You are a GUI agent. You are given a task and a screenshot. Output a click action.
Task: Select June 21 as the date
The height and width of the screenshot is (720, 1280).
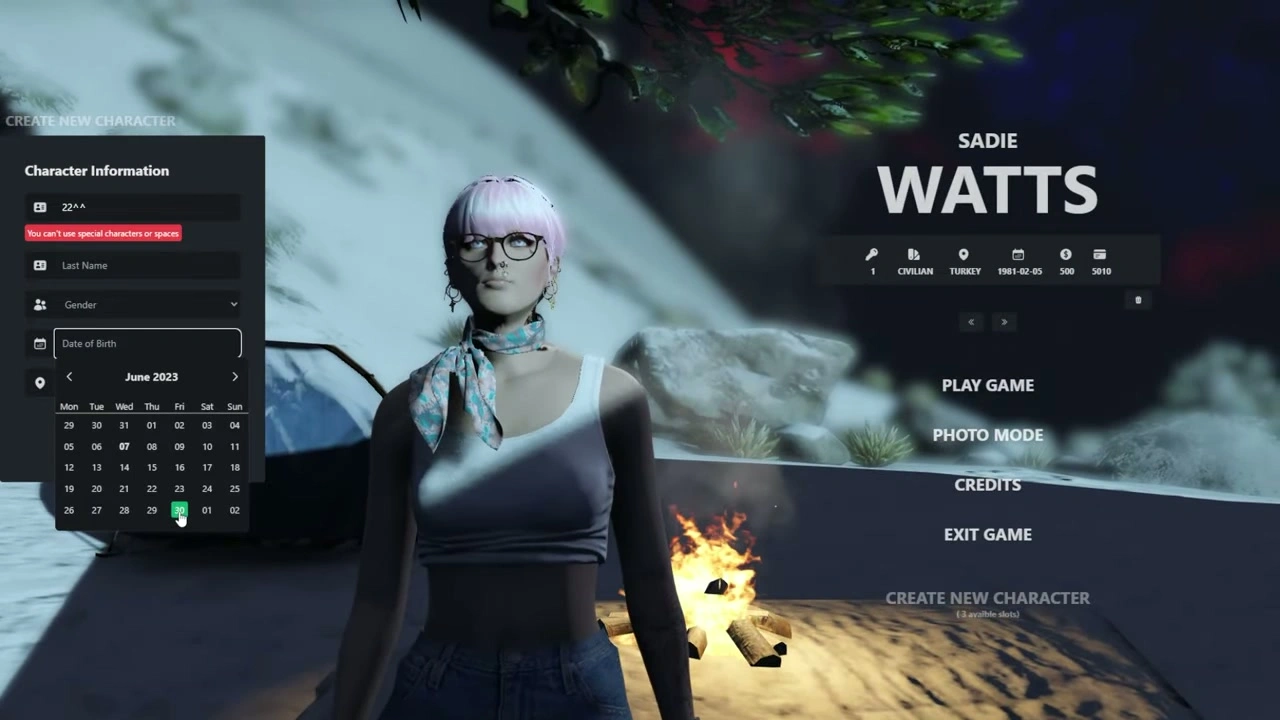[124, 489]
